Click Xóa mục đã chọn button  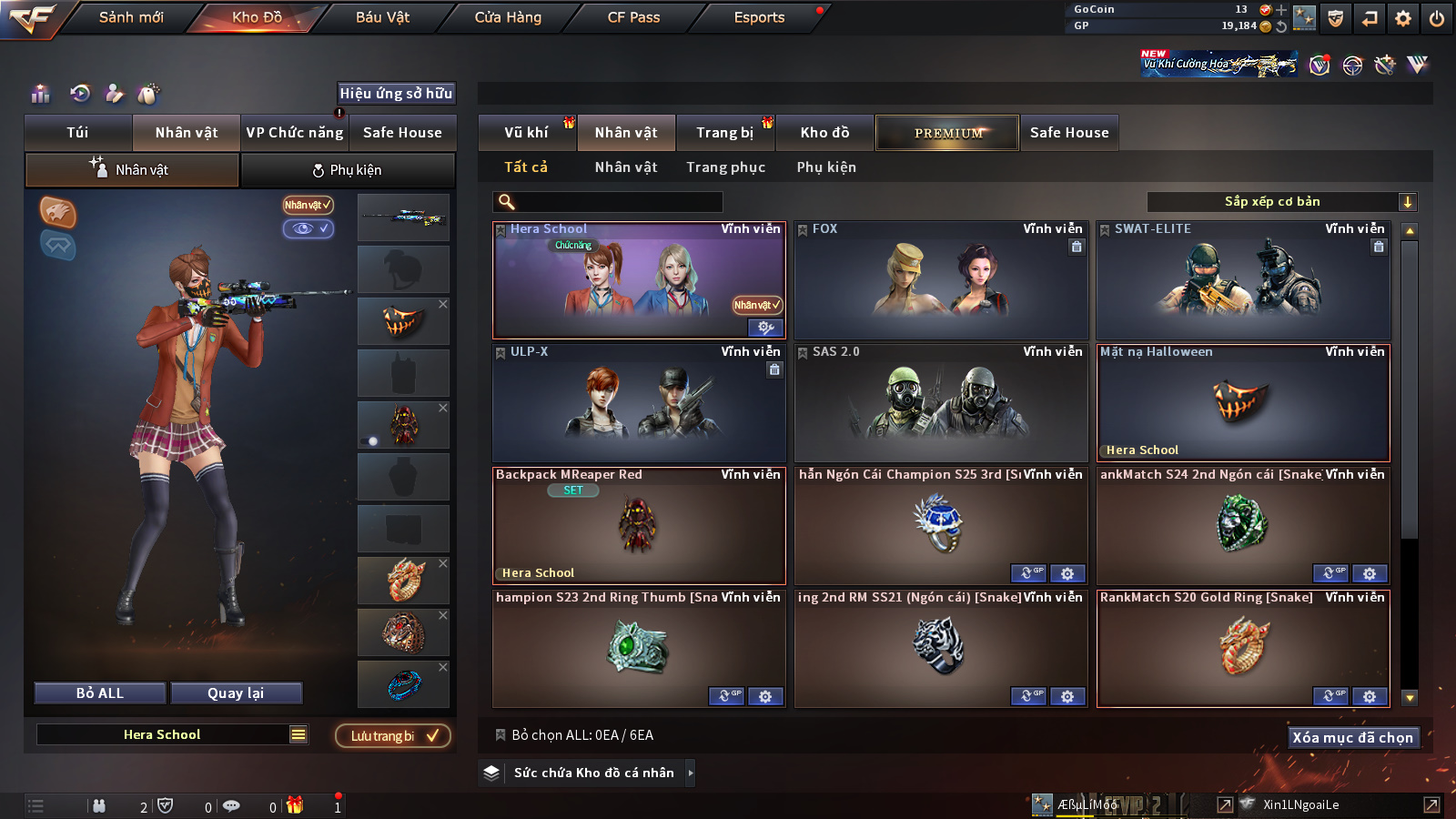click(x=1352, y=737)
